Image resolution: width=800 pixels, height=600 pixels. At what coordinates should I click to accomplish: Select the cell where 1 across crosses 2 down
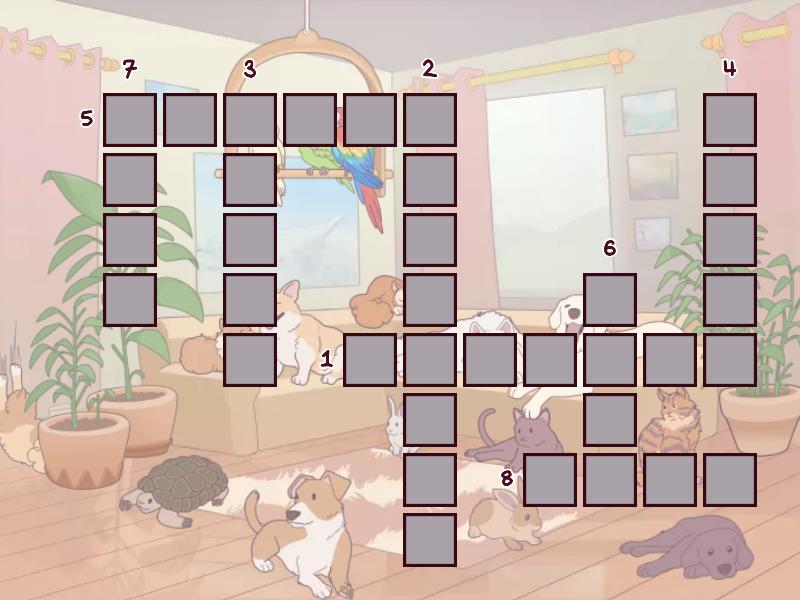(430, 360)
